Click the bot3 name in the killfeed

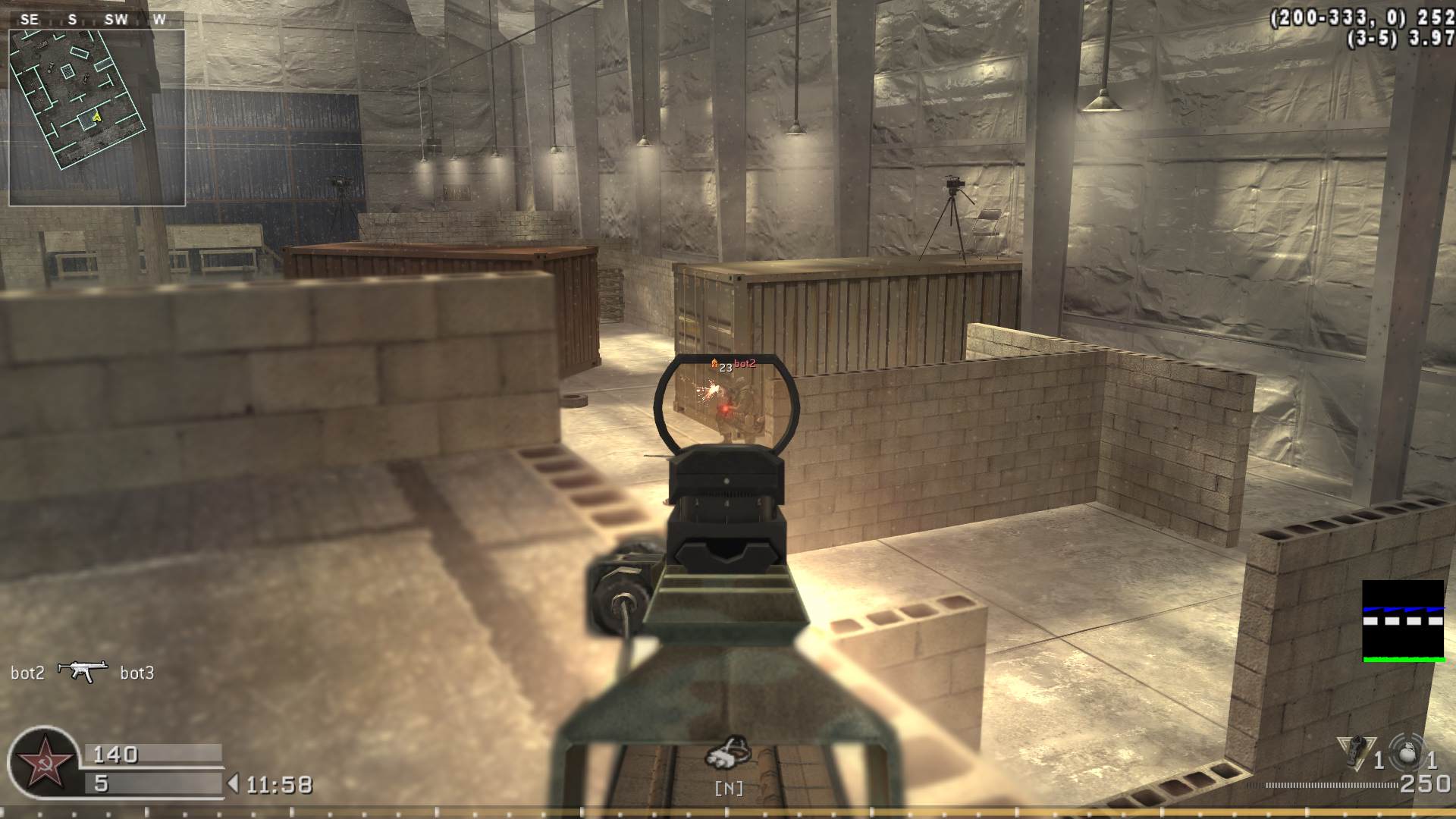tap(139, 672)
